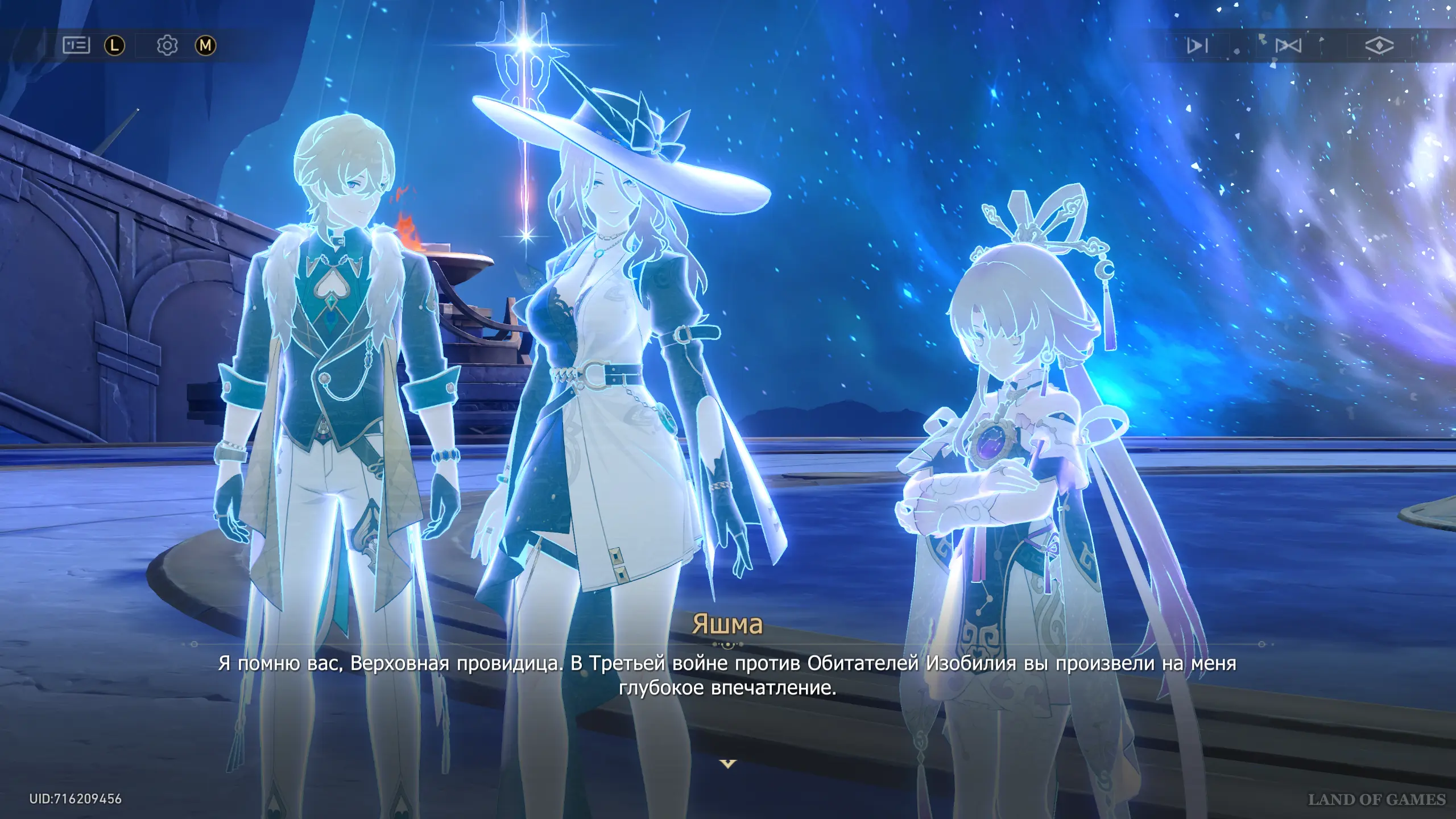Continue dialogue with the down arrow
This screenshot has width=1456, height=819.
click(x=728, y=763)
